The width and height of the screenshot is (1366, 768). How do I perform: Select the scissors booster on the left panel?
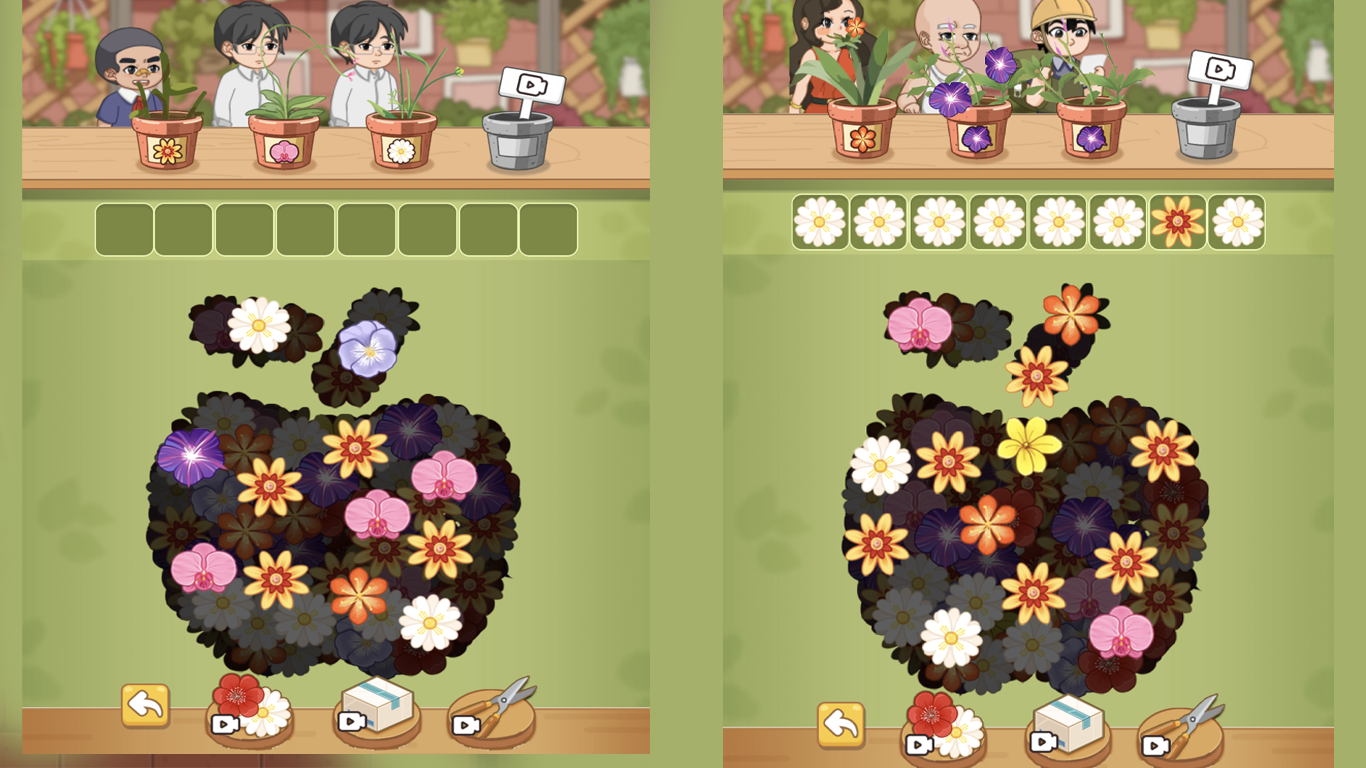pos(492,713)
